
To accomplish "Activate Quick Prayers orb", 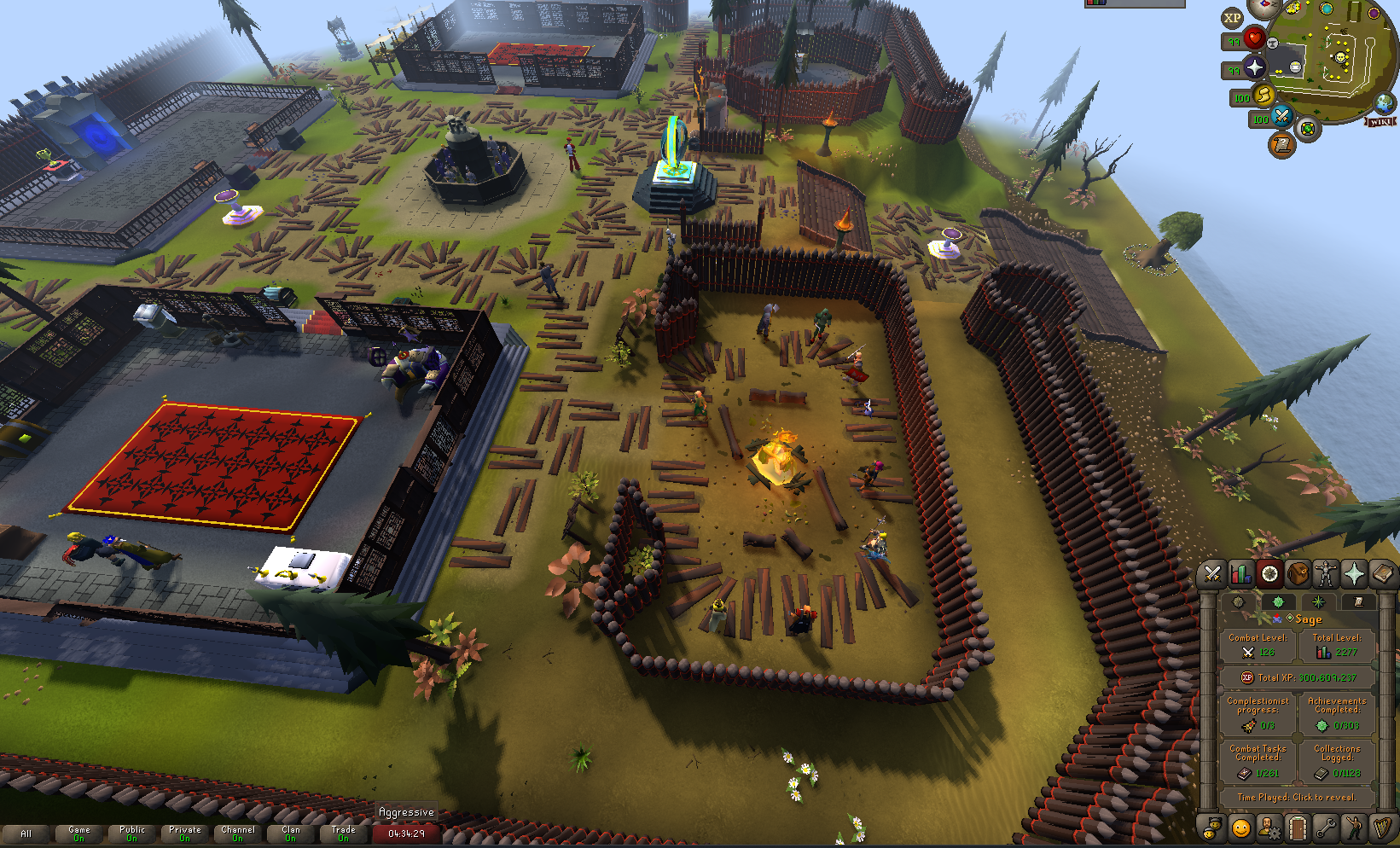I will coord(1254,67).
